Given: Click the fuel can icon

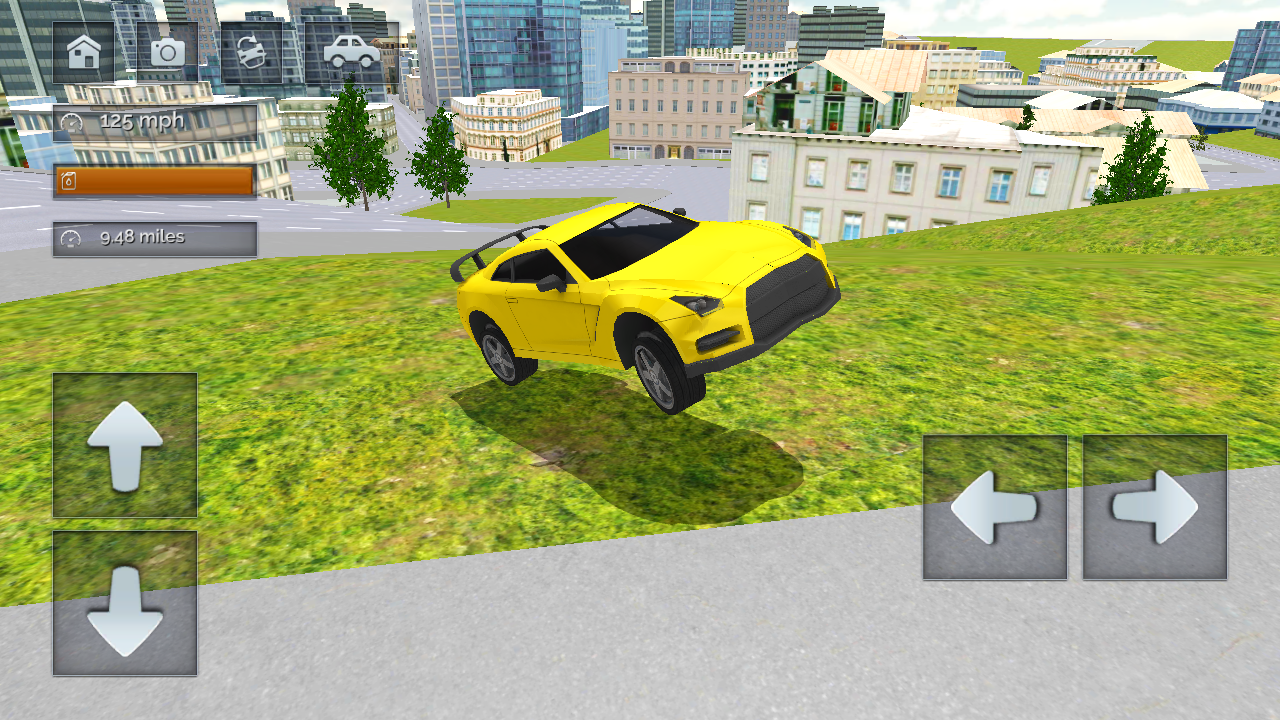Looking at the screenshot, I should pyautogui.click(x=68, y=180).
